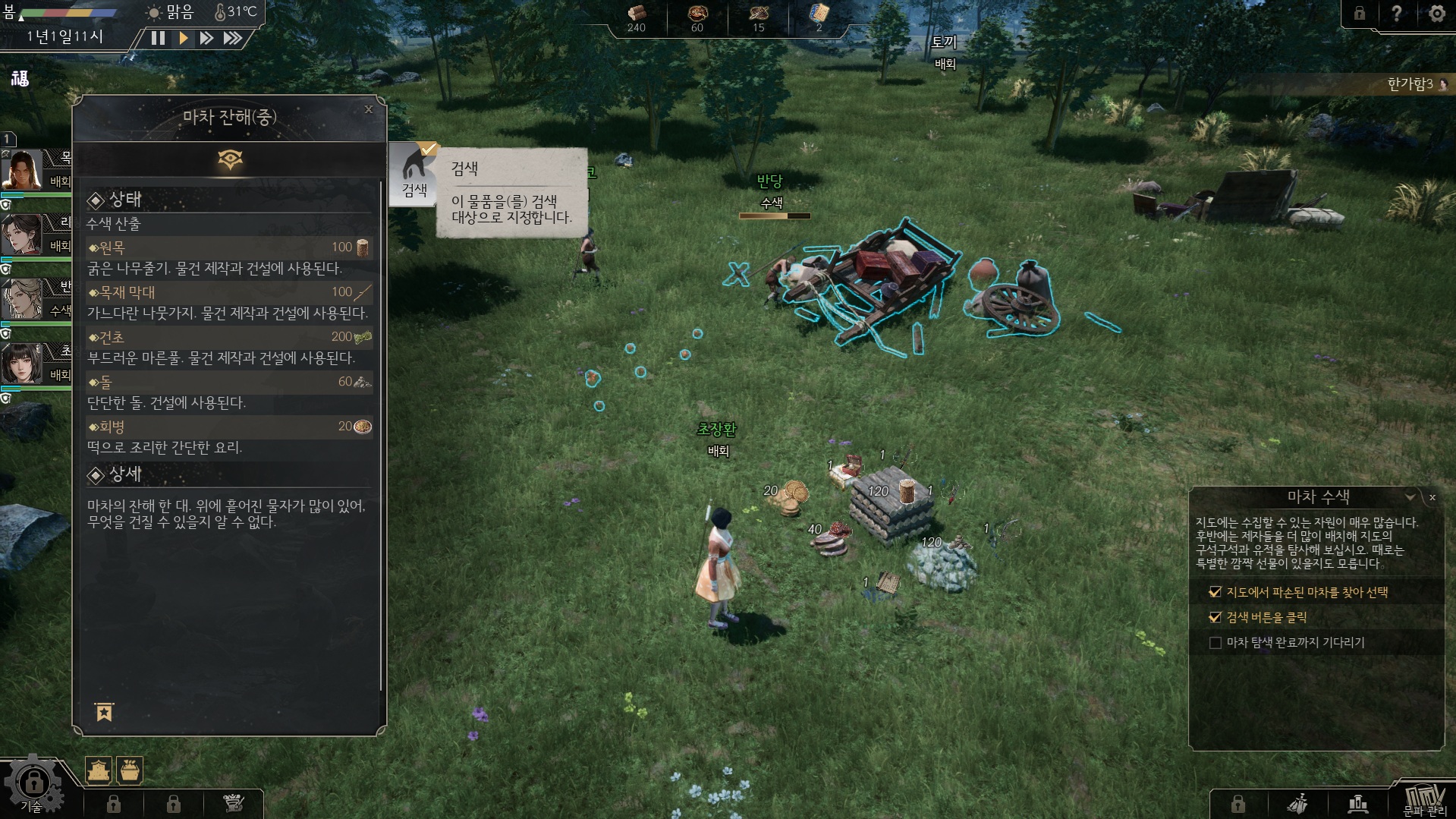Open the building construction menu icon

[99, 770]
